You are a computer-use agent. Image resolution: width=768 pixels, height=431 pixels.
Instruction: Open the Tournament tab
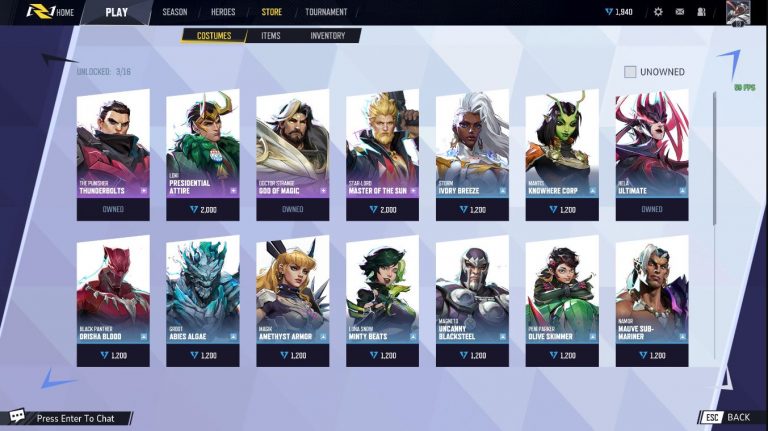(x=326, y=12)
